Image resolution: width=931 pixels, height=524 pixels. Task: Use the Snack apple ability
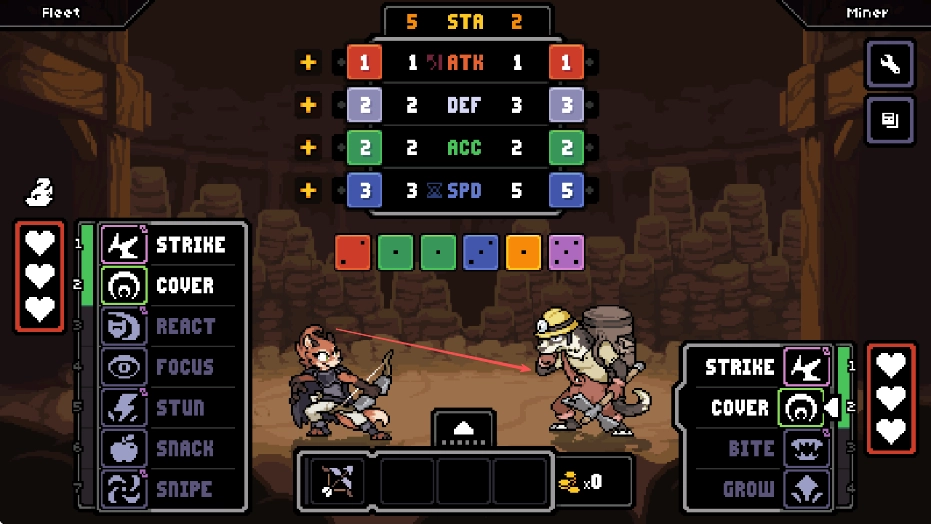[171, 449]
